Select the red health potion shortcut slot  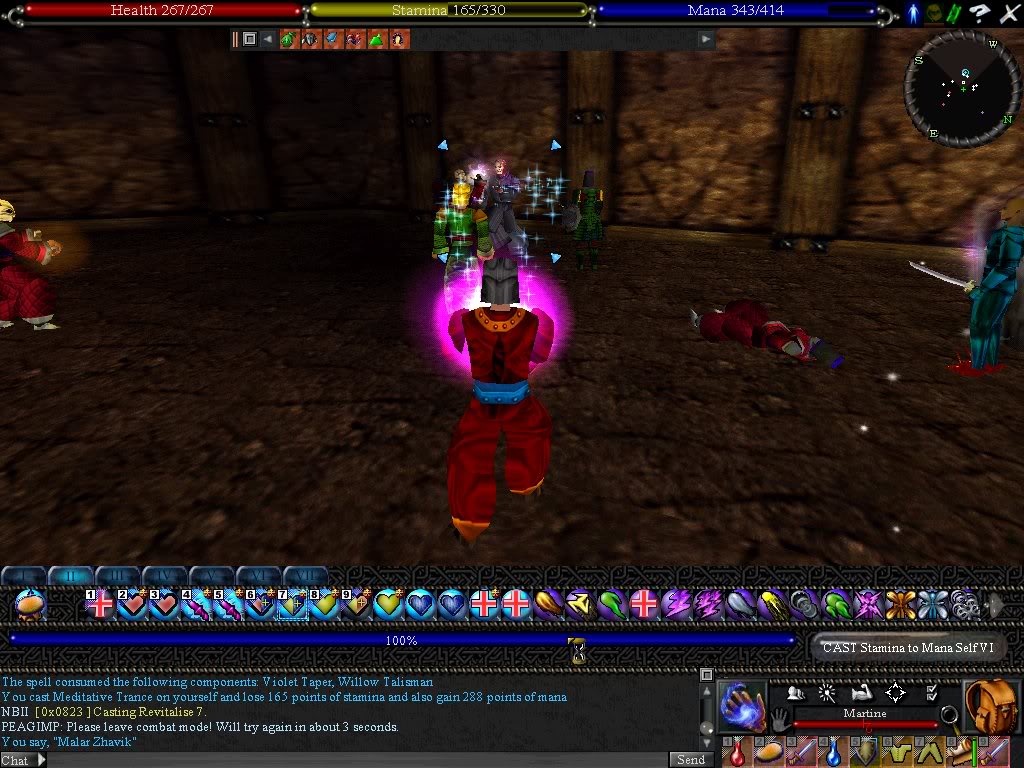737,751
